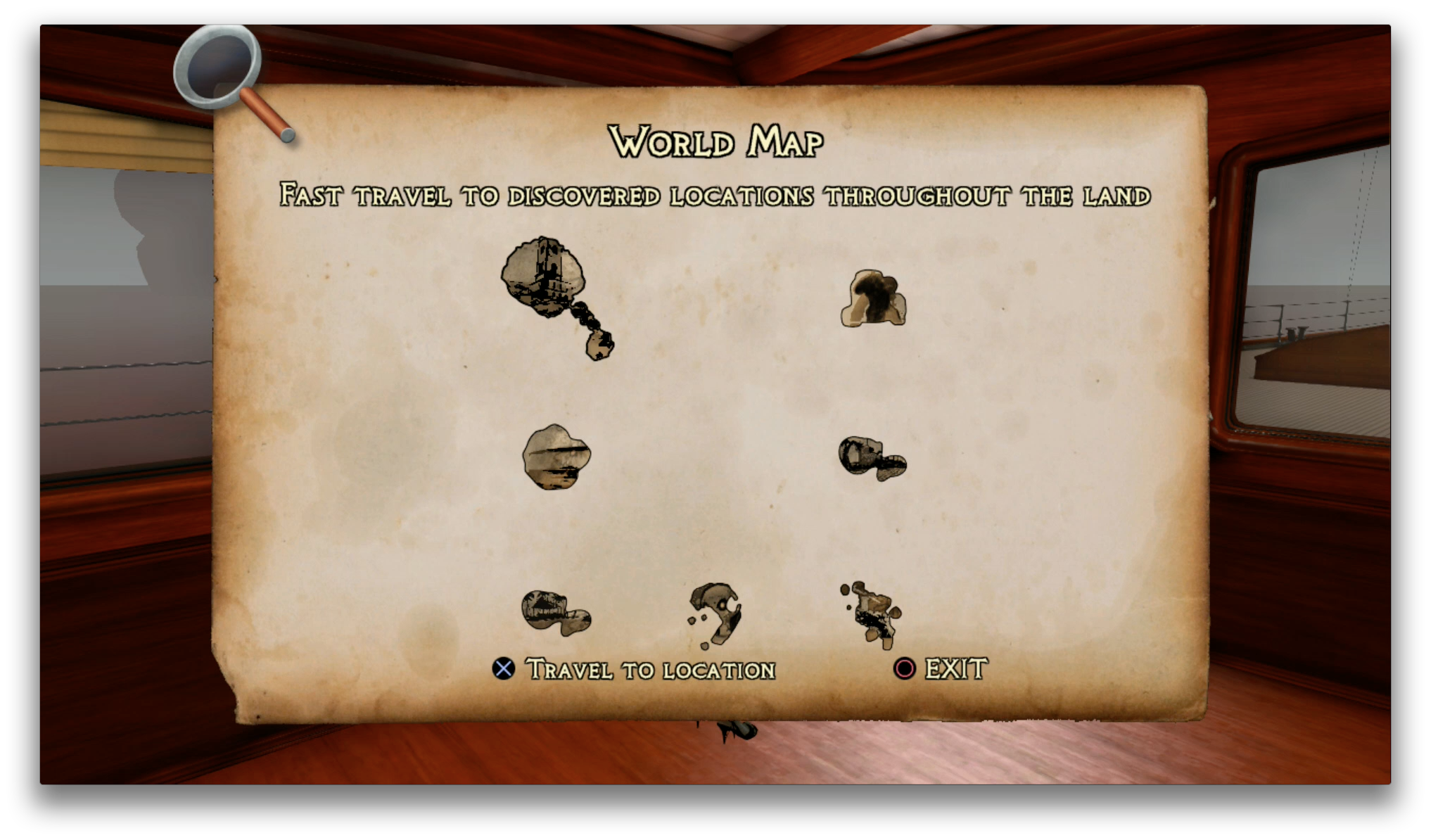Choose the fragmented, scattered island cluster
This screenshot has width=1431, height=840.
point(872,613)
